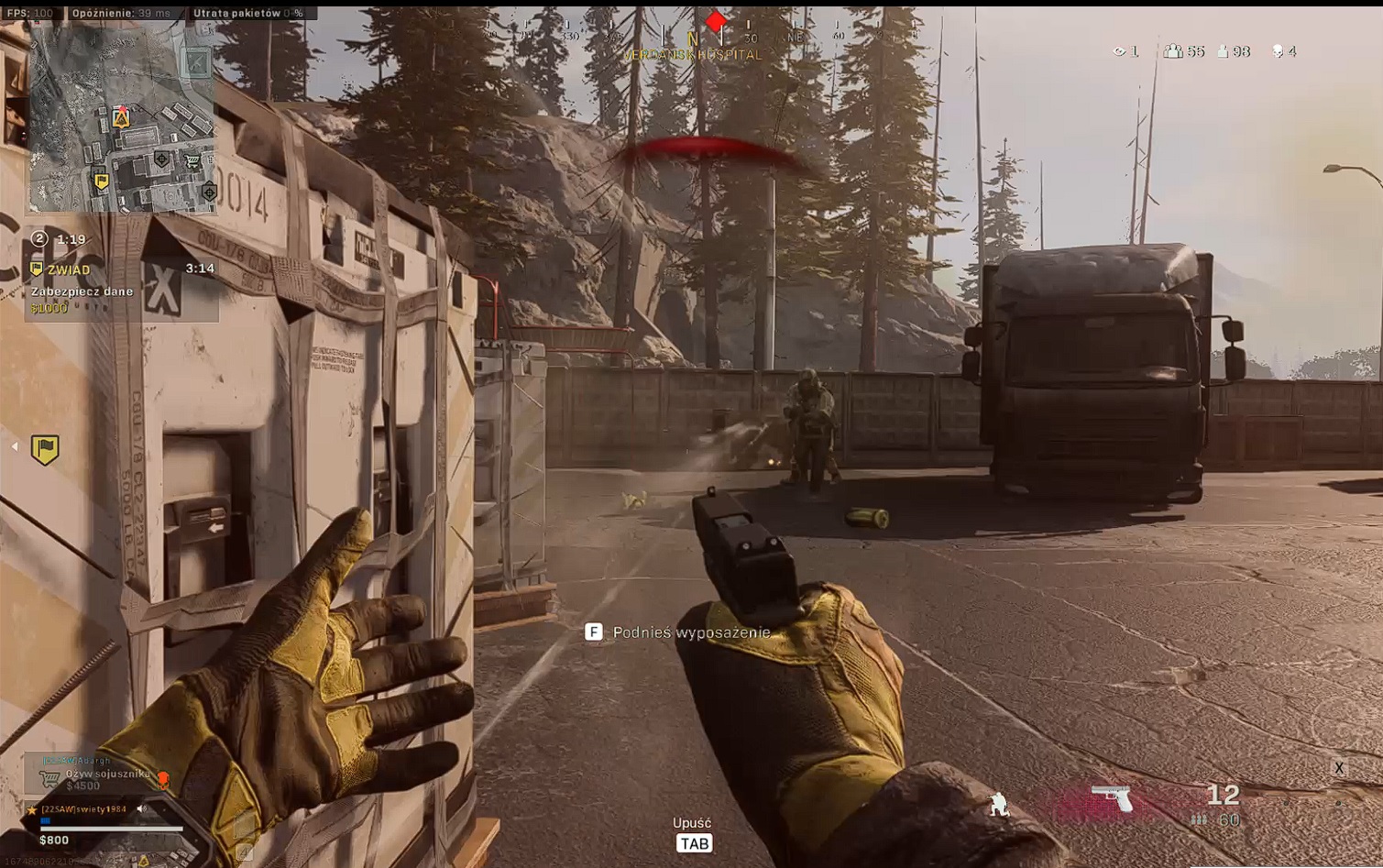Screen dimensions: 1383x868
Task: Click the pistol weapon icon
Action: [1112, 797]
